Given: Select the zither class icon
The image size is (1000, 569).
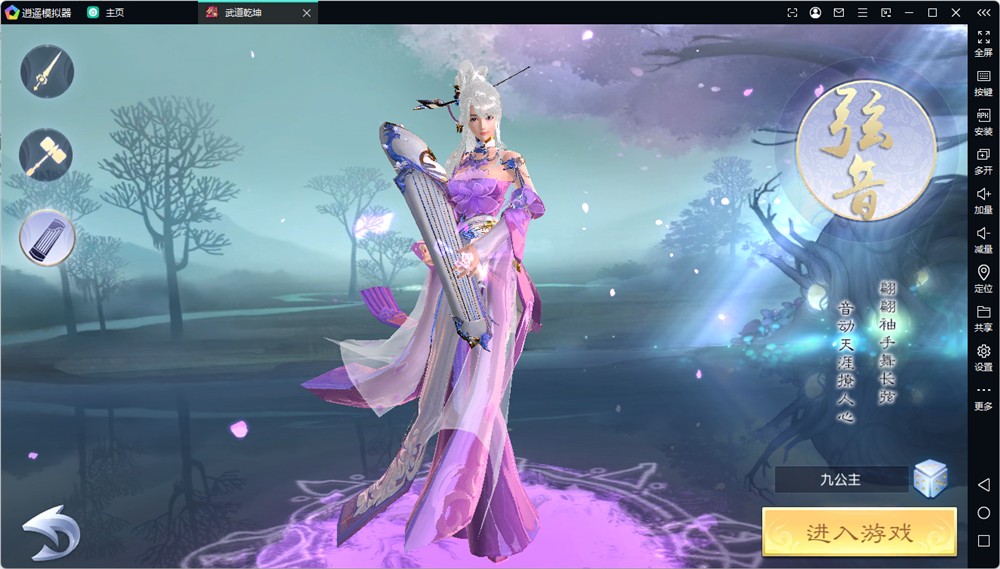Looking at the screenshot, I should click(x=47, y=238).
